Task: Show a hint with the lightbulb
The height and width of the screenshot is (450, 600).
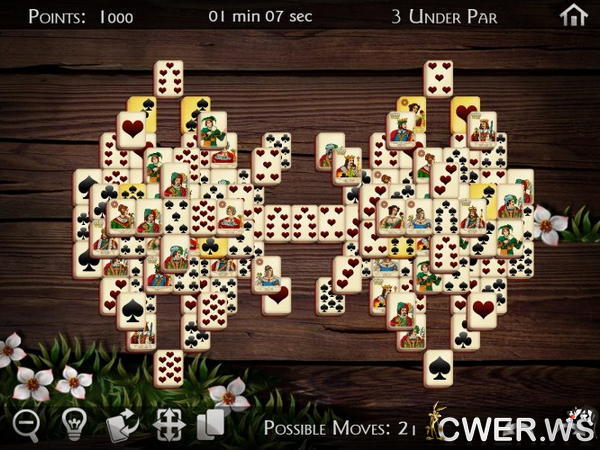Action: (73, 424)
